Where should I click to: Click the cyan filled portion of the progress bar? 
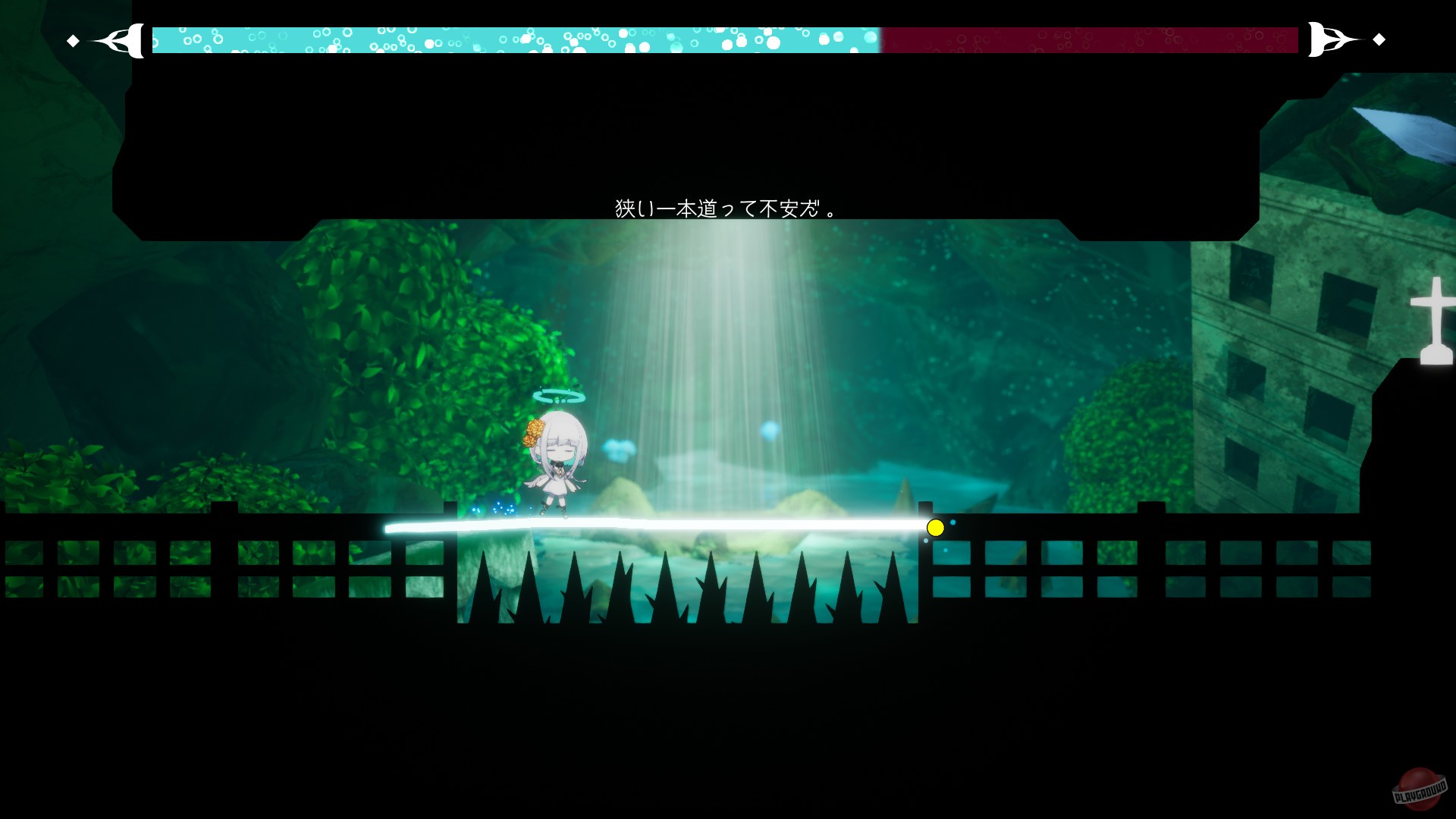coord(516,39)
